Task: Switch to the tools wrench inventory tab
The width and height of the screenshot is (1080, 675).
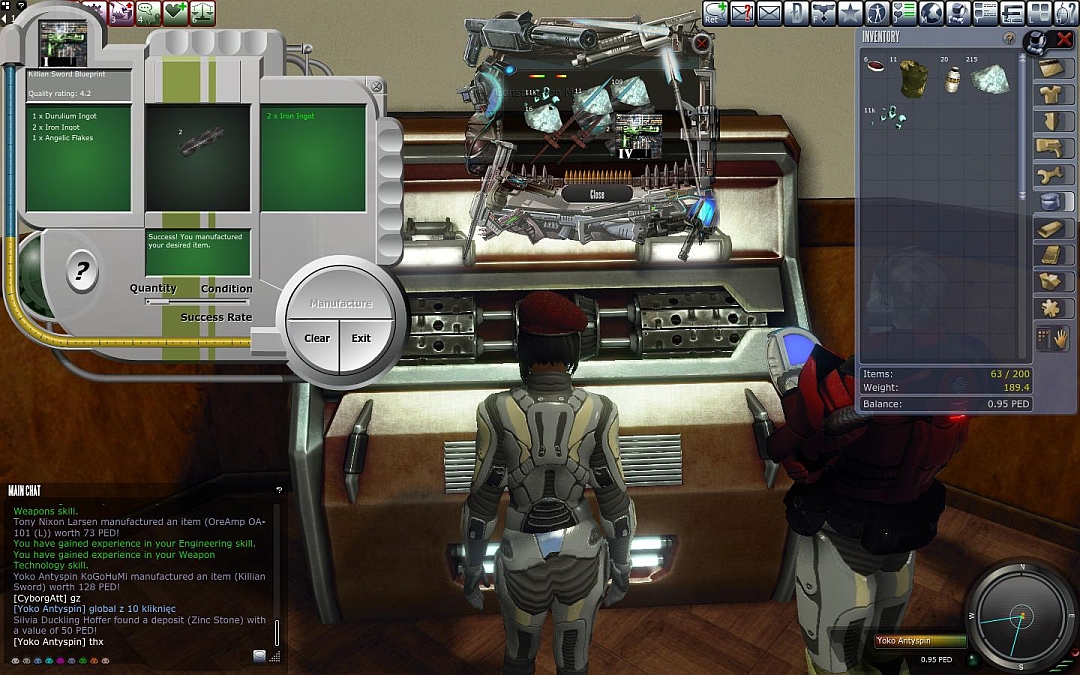Action: click(1050, 175)
